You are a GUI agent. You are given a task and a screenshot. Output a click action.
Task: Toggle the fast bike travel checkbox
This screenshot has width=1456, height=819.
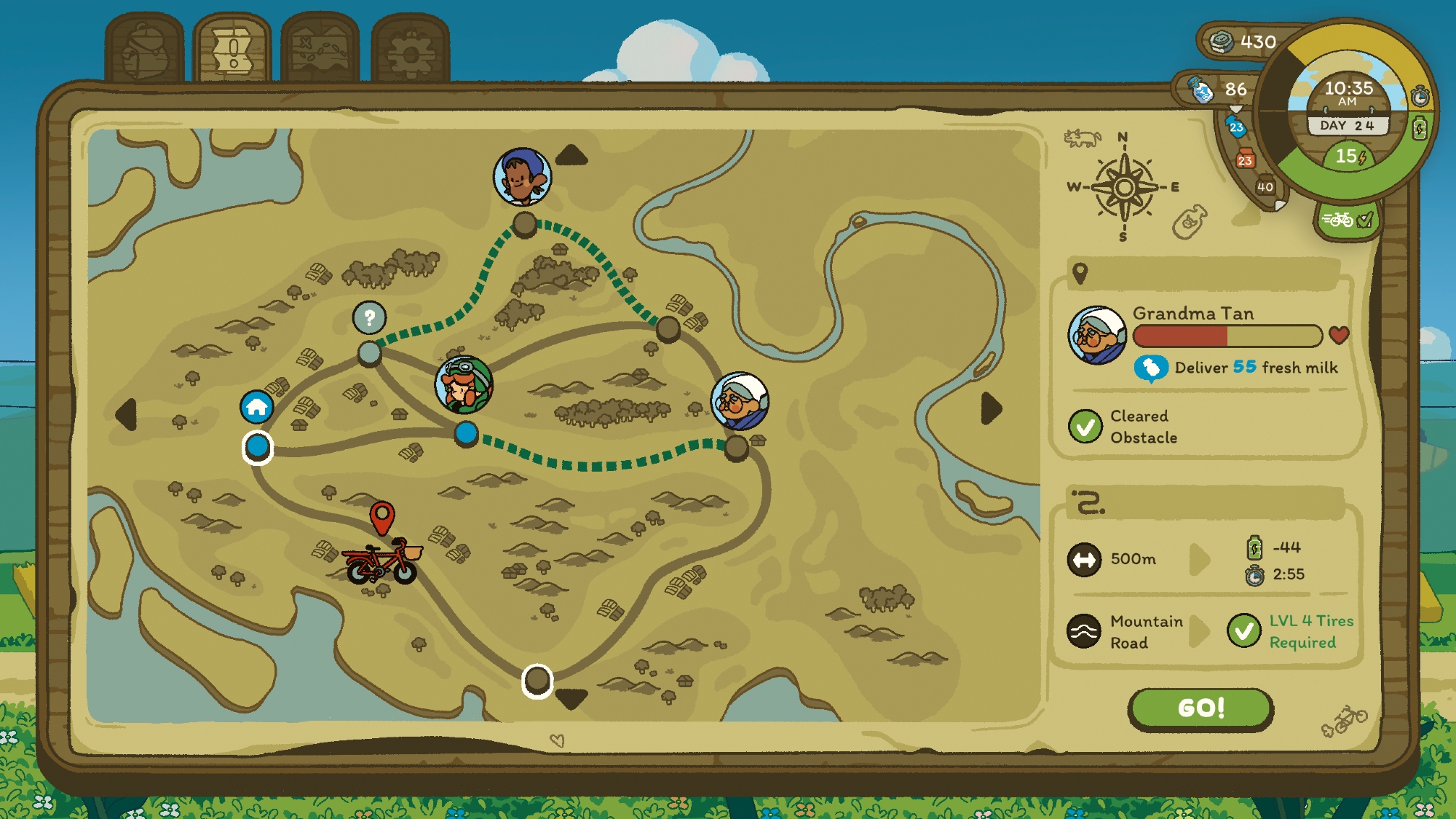point(1348,219)
